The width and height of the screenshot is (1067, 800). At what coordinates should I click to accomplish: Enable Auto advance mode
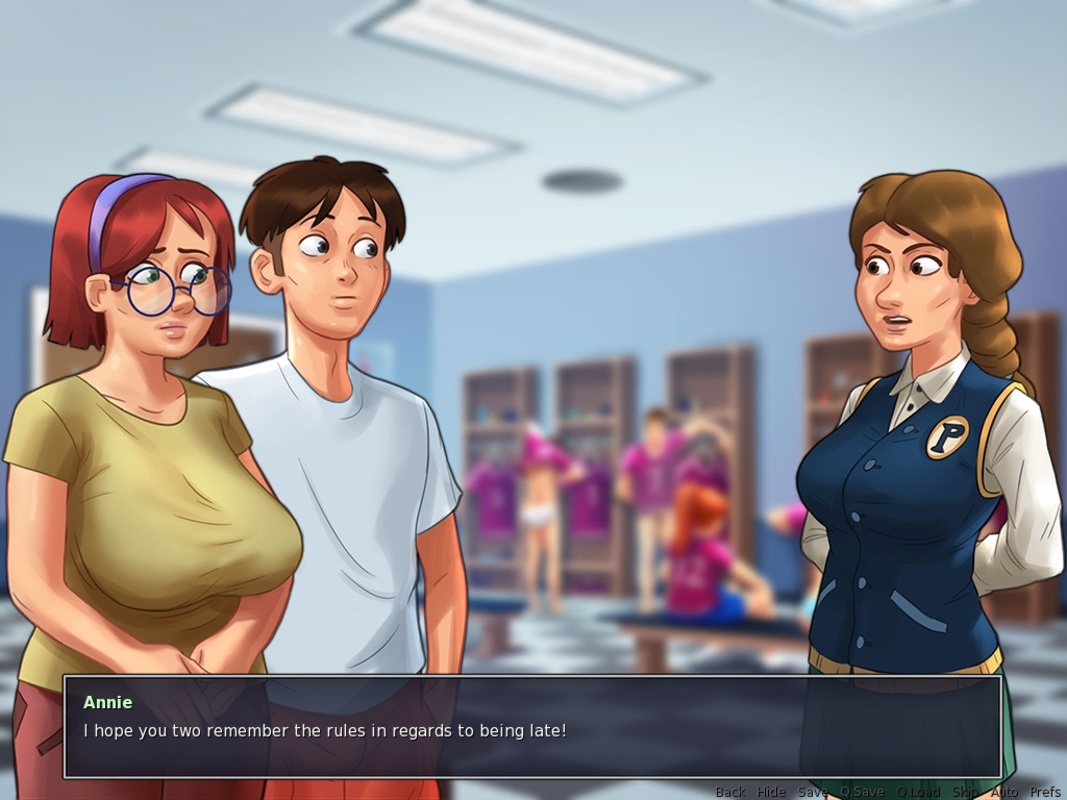click(x=1004, y=792)
